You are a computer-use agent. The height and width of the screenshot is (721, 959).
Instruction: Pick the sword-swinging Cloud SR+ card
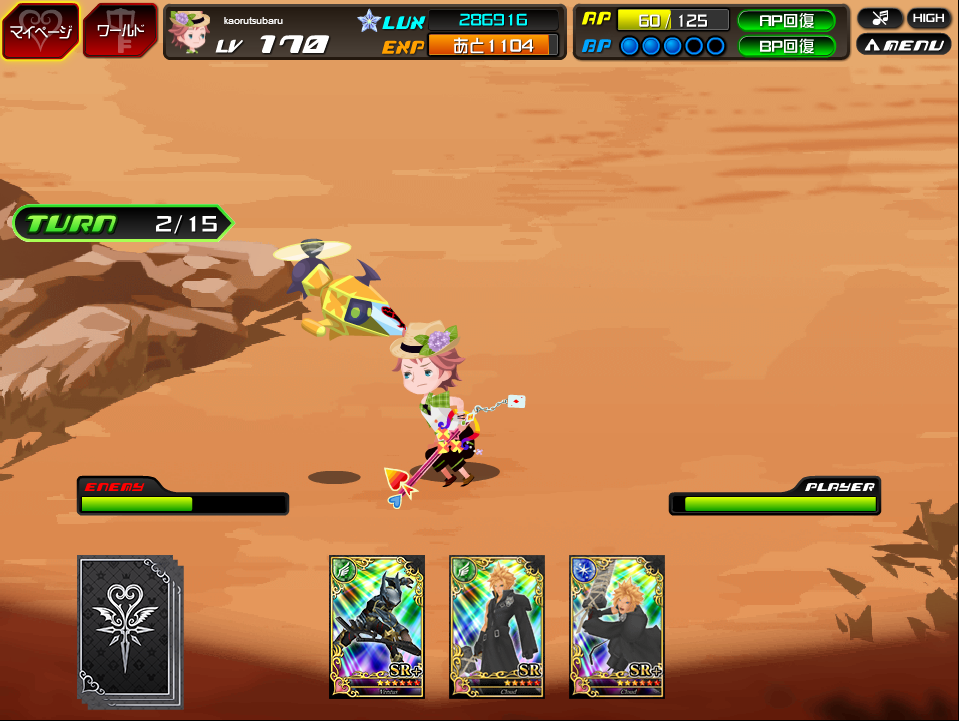(x=617, y=626)
